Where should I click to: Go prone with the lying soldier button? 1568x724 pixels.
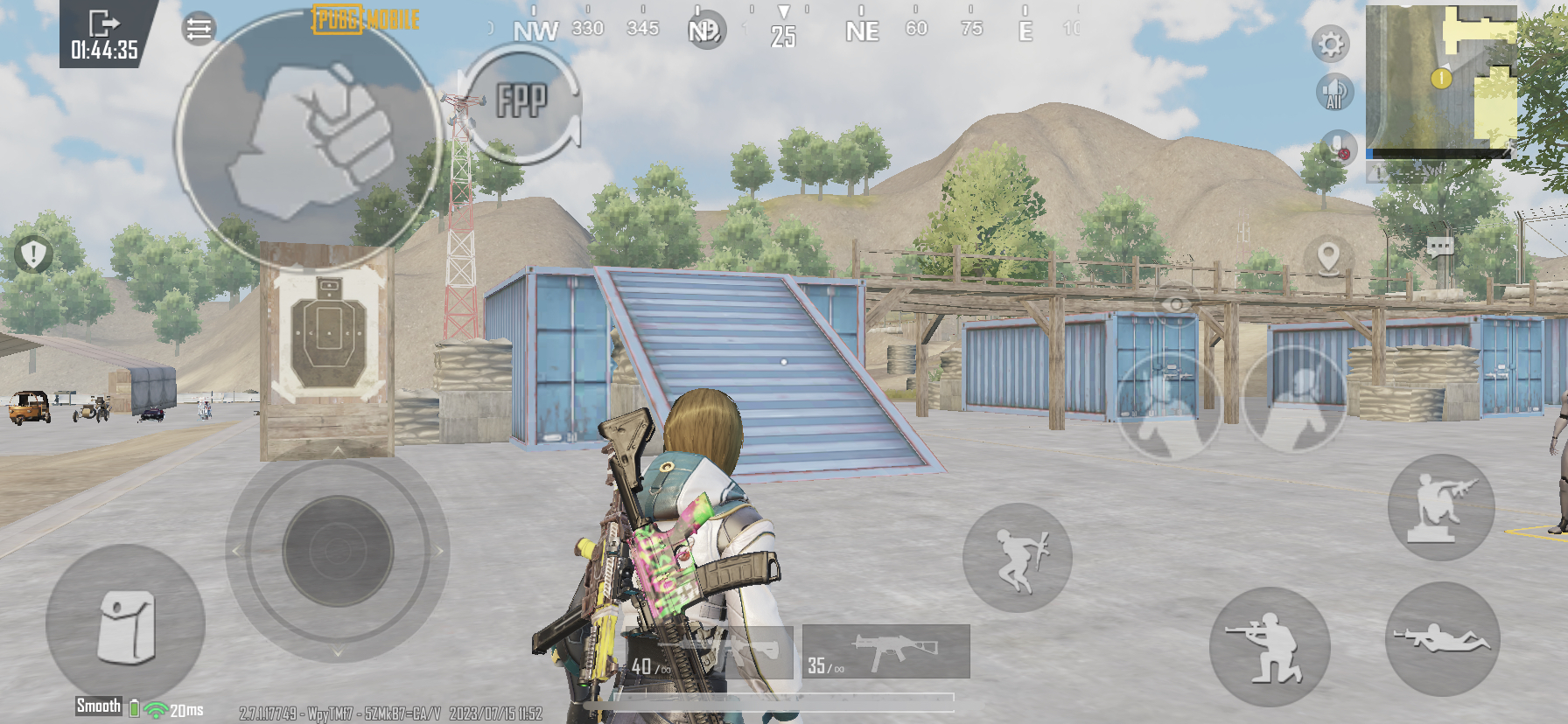[x=1440, y=639]
